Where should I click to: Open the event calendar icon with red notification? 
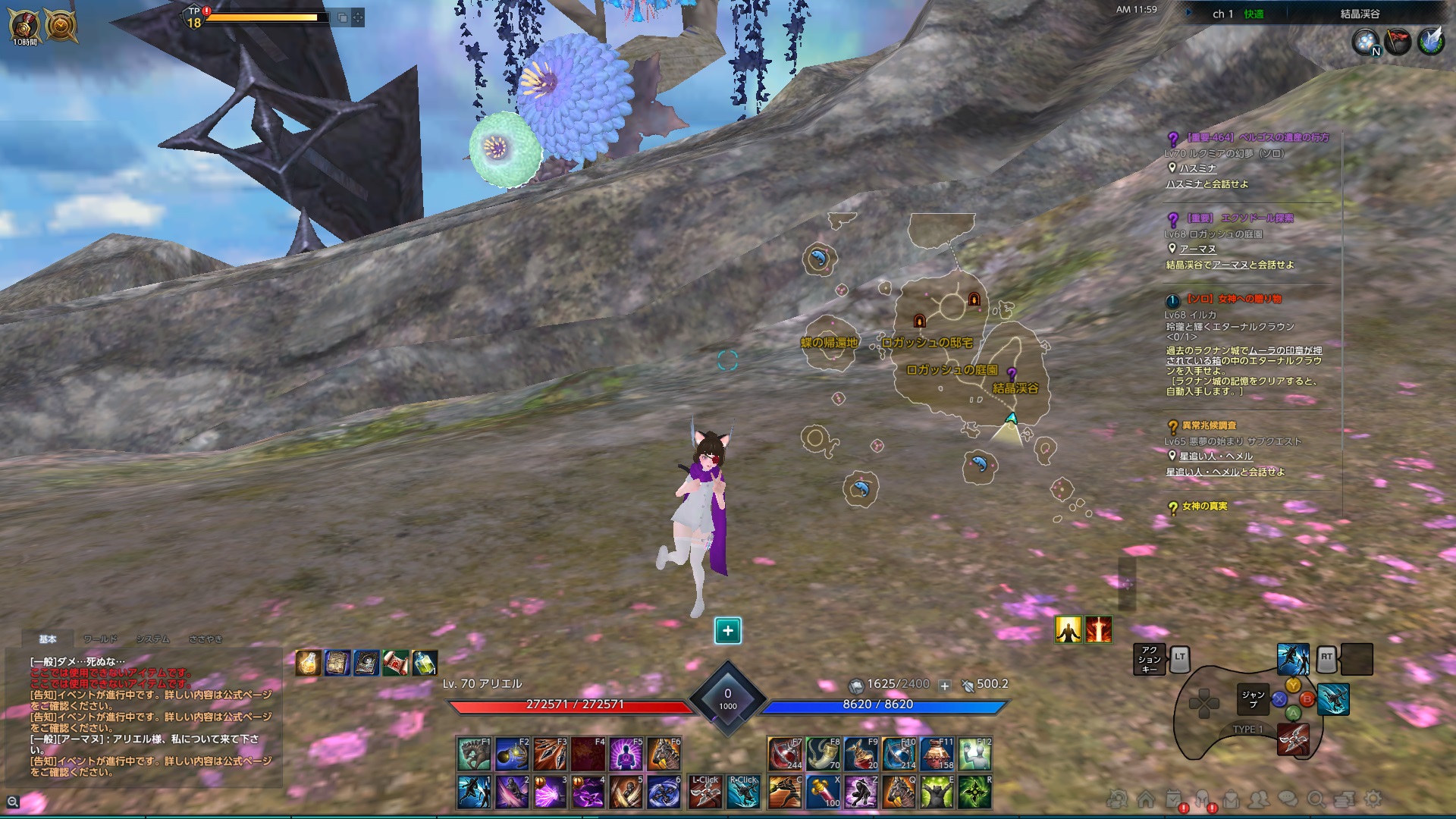tap(1174, 799)
